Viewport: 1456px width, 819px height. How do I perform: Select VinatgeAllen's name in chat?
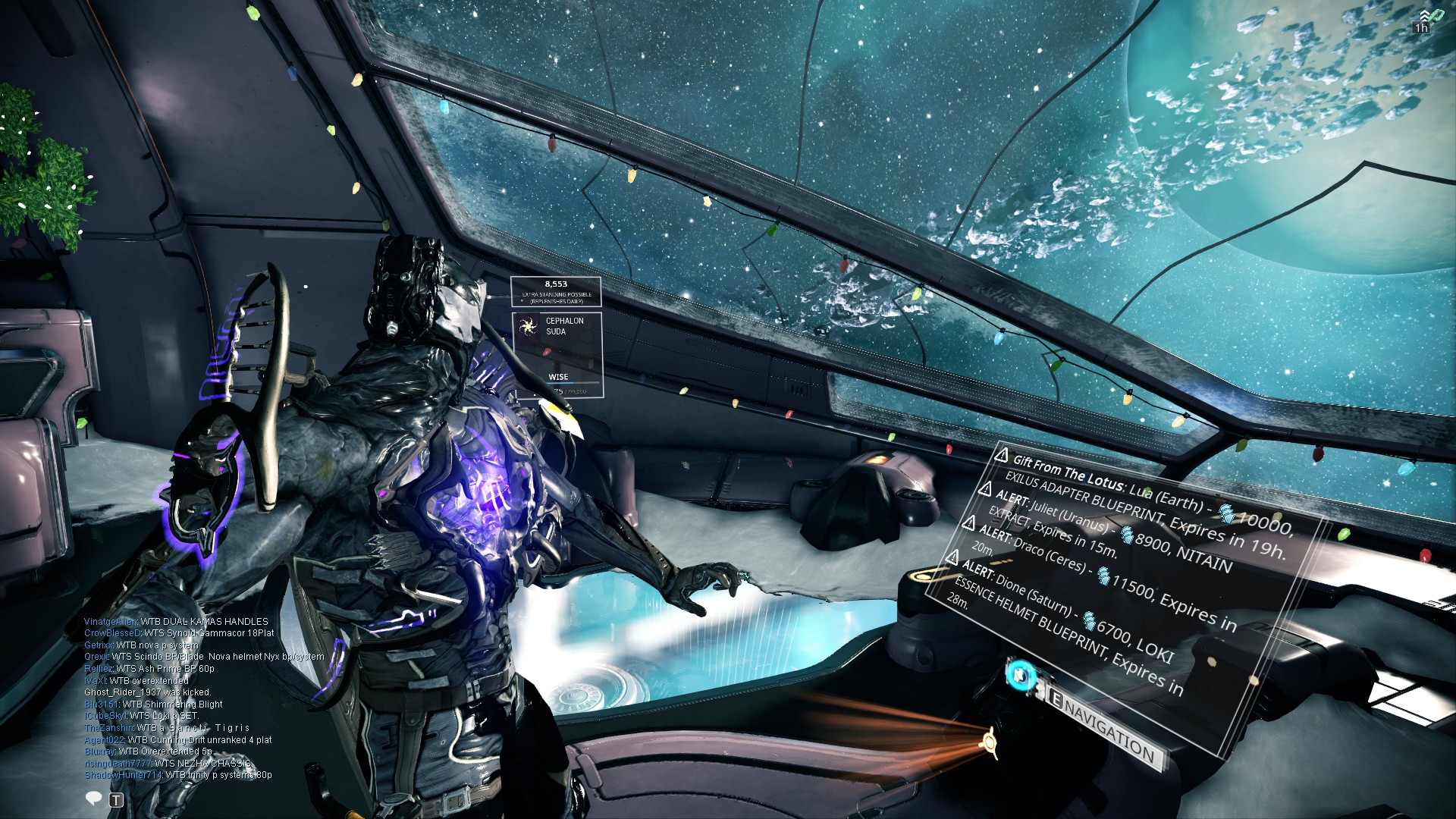(111, 622)
